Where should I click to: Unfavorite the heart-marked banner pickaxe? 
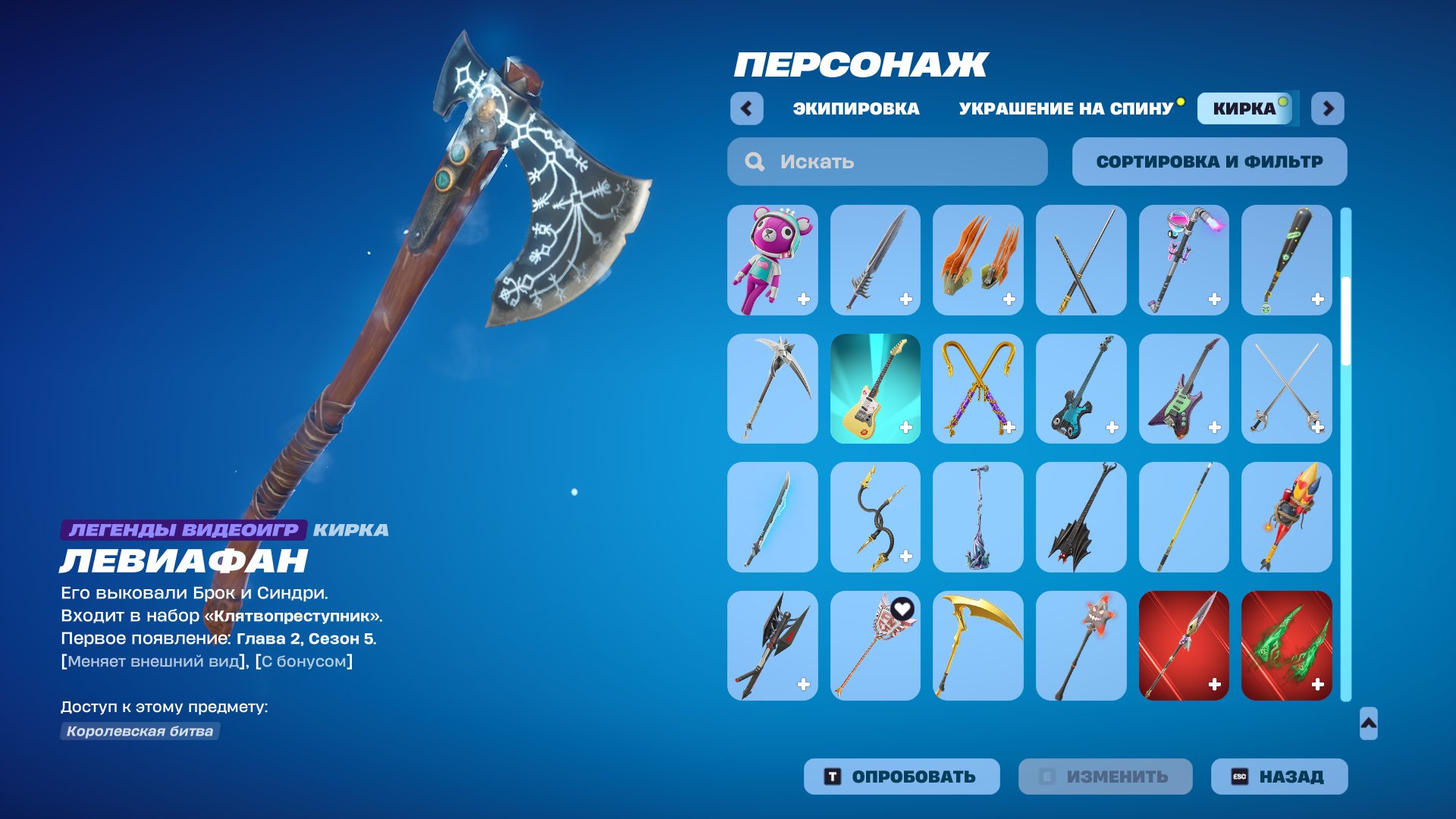tap(904, 607)
